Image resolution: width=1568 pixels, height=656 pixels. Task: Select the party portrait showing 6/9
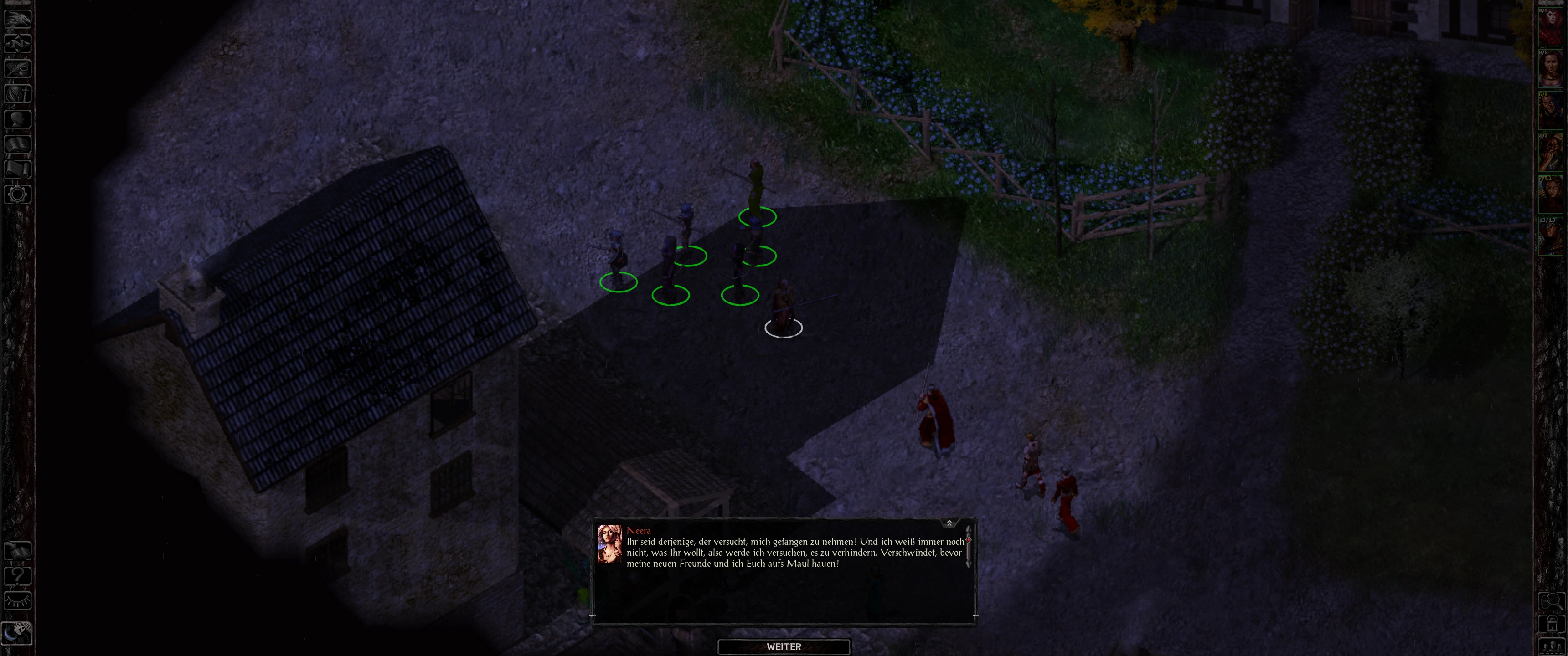coord(1550,111)
